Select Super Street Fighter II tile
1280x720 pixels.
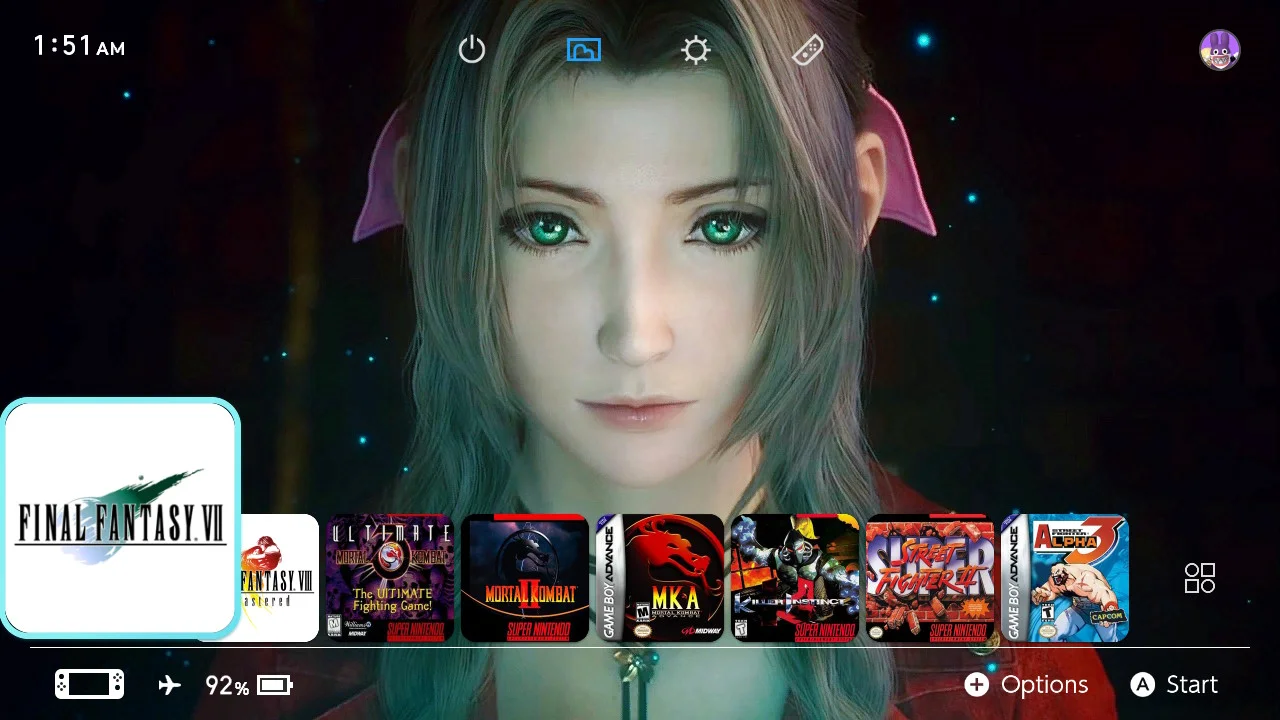(x=929, y=578)
